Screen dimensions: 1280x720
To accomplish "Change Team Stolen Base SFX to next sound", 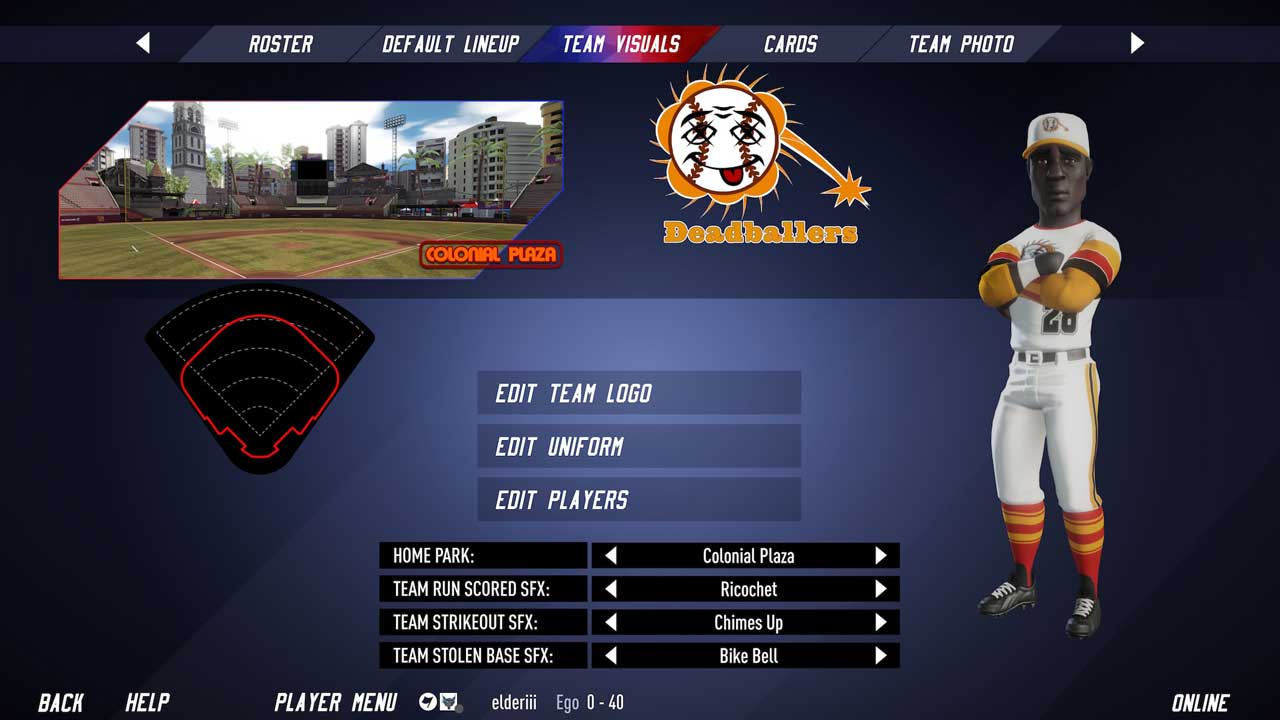I will (x=880, y=656).
